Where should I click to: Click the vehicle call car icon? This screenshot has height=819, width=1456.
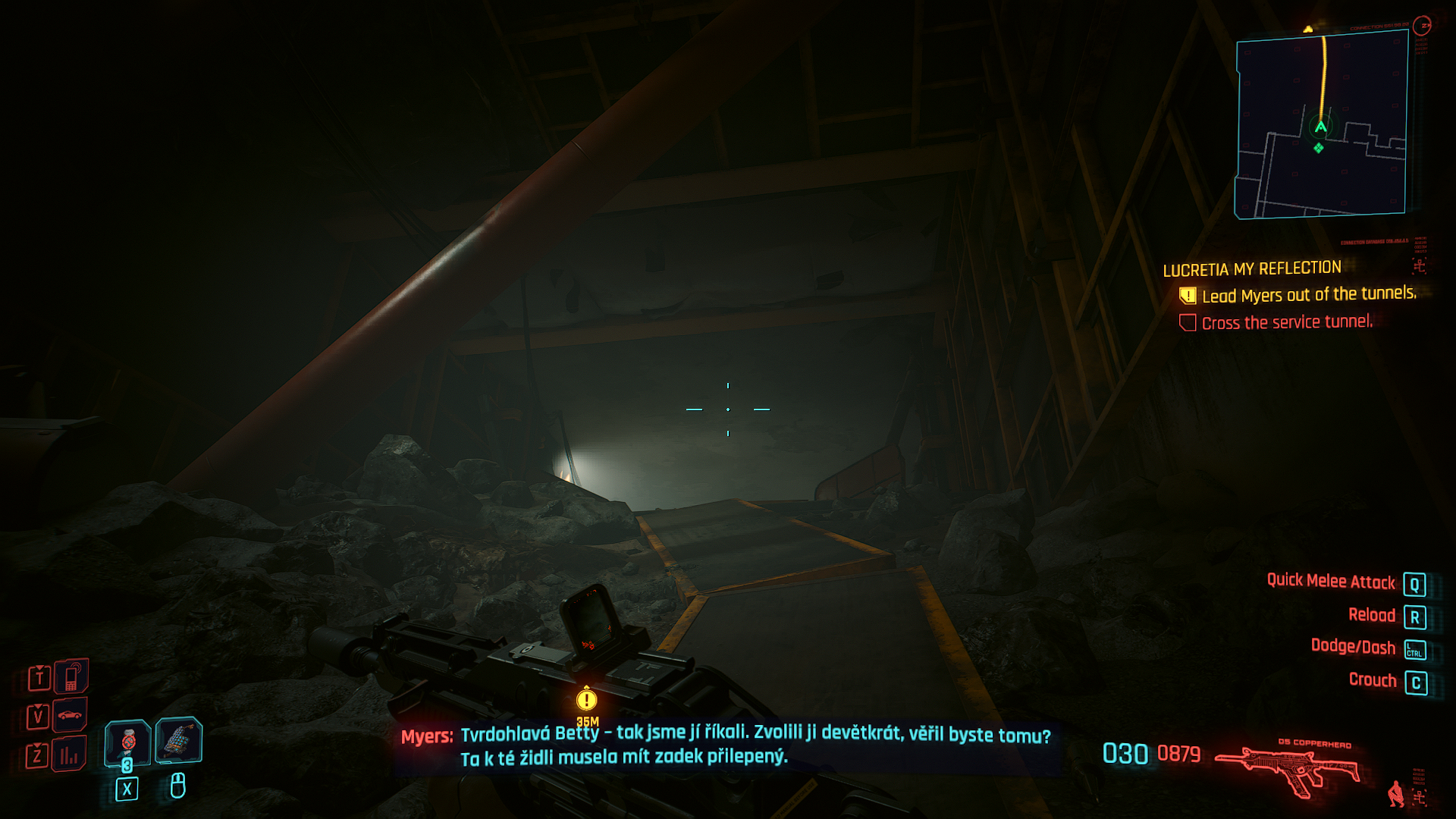click(70, 715)
